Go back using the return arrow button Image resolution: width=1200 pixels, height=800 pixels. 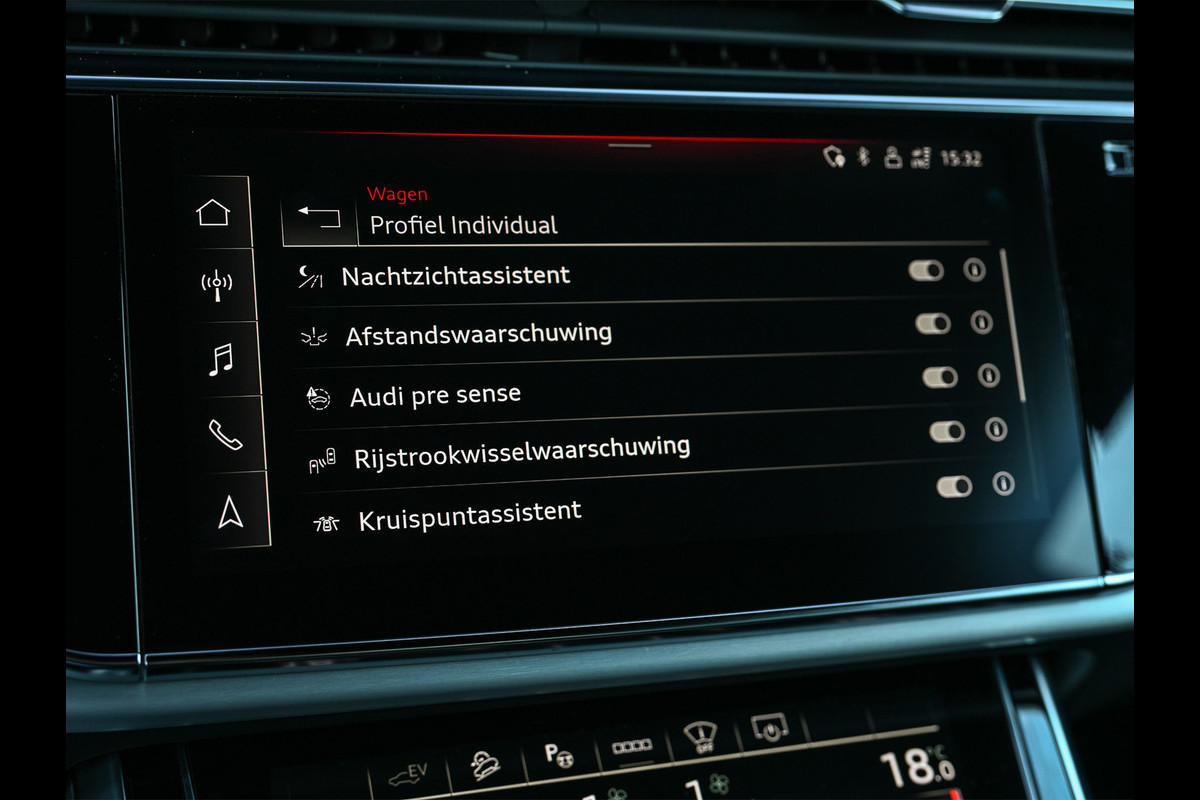tap(319, 217)
